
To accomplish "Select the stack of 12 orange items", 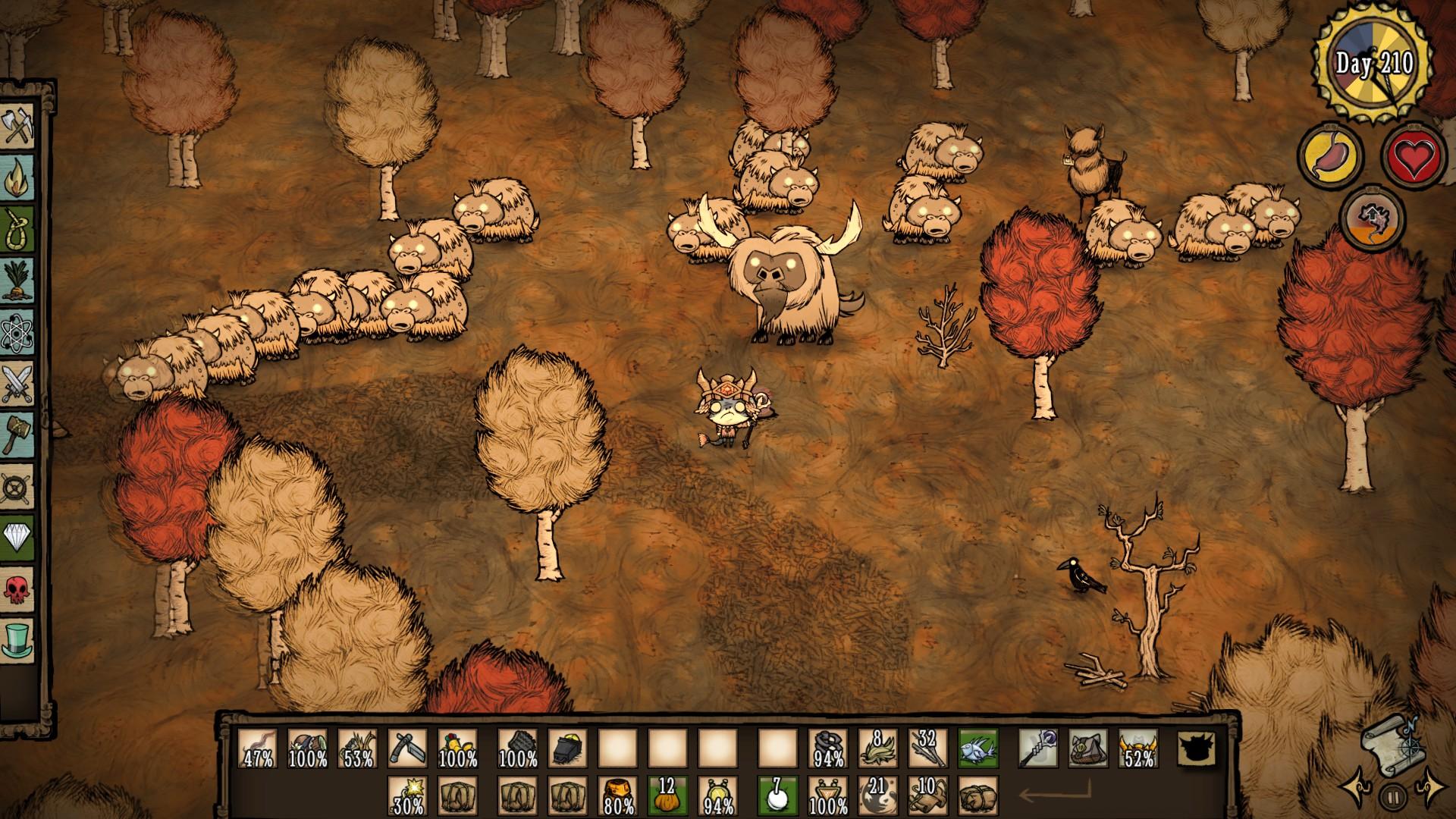I will 667,795.
